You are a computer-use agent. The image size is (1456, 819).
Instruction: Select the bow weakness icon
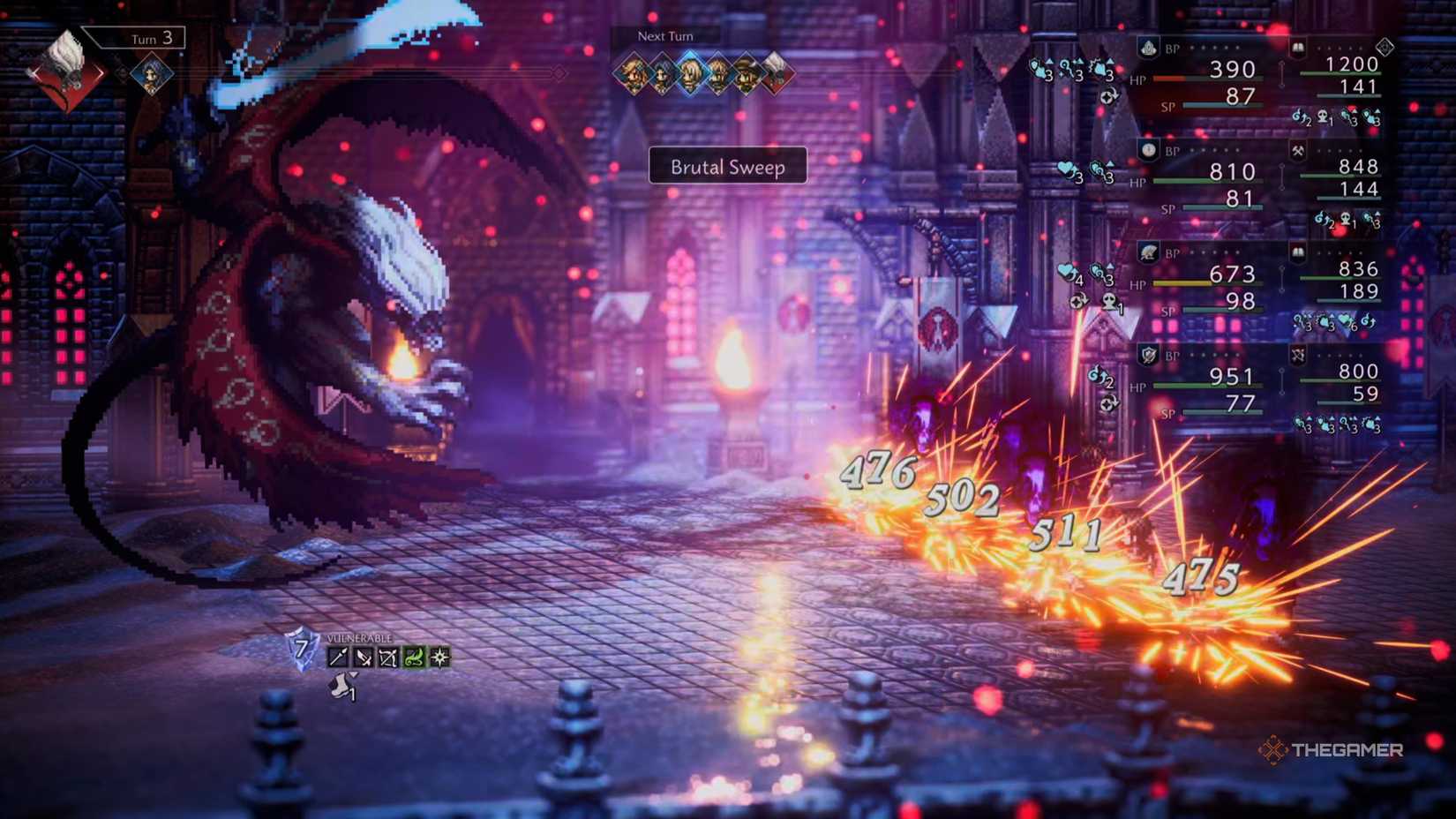tap(388, 657)
